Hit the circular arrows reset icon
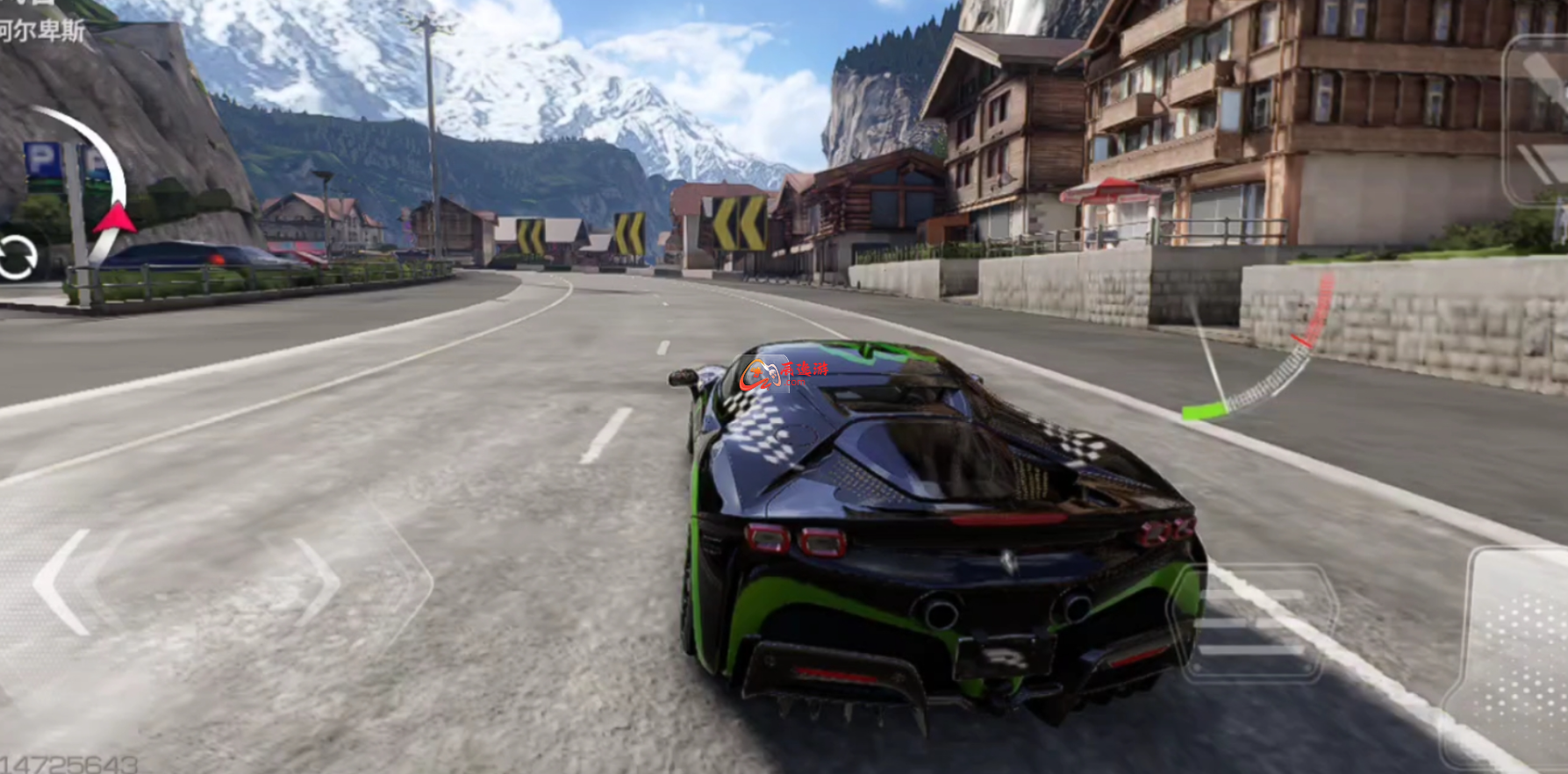The width and height of the screenshot is (1568, 774). tap(18, 258)
